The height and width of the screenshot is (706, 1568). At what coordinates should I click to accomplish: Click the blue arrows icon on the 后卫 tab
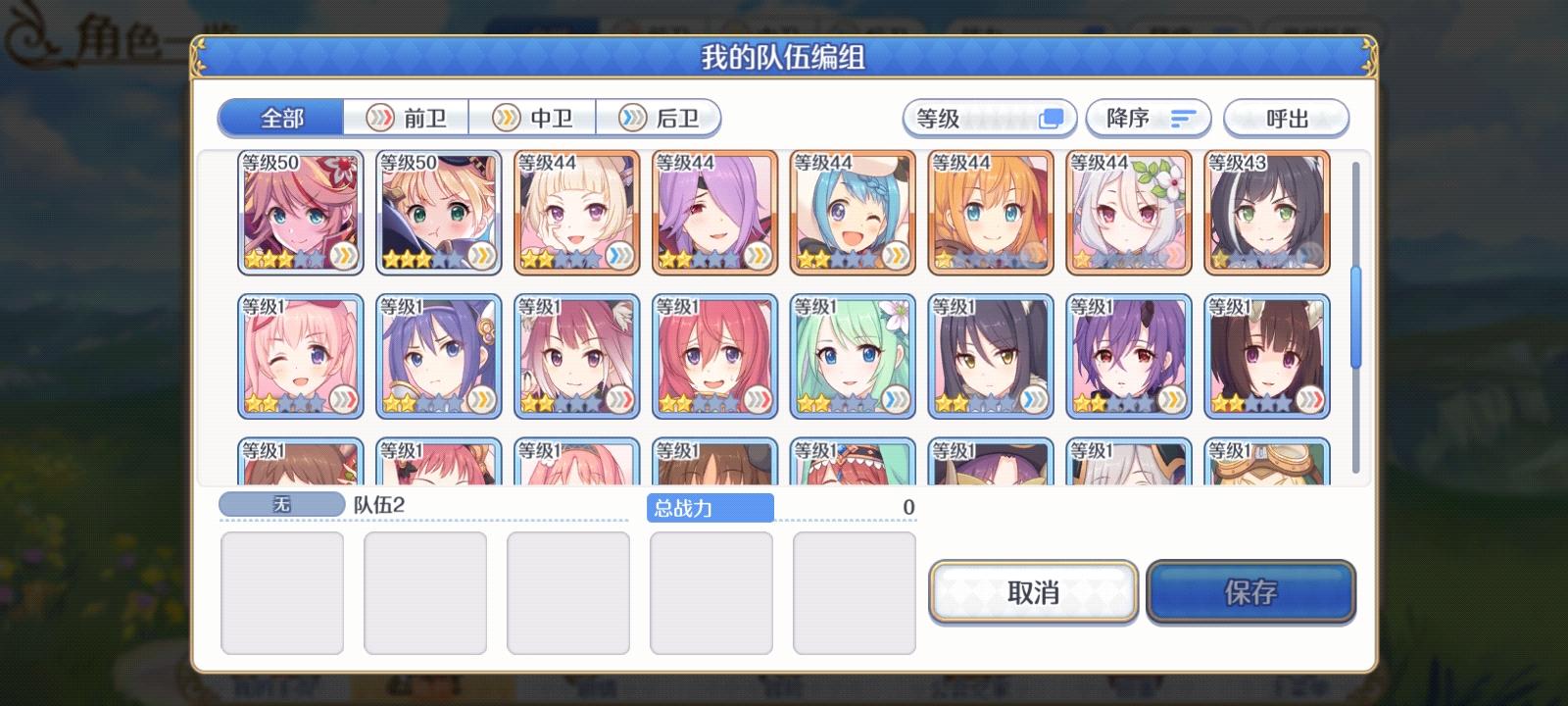pyautogui.click(x=631, y=118)
